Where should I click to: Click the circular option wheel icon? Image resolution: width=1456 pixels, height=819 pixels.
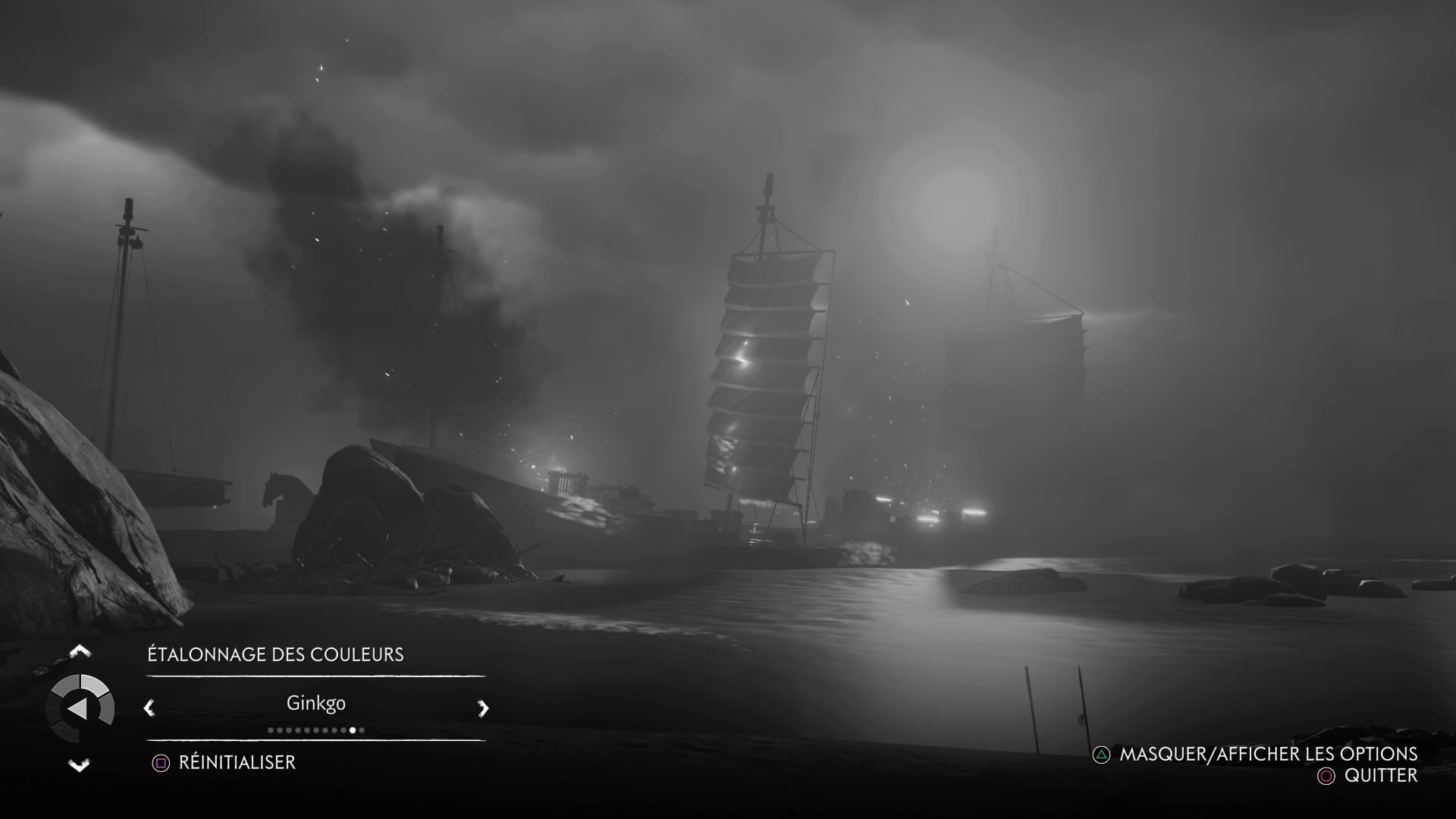click(80, 709)
